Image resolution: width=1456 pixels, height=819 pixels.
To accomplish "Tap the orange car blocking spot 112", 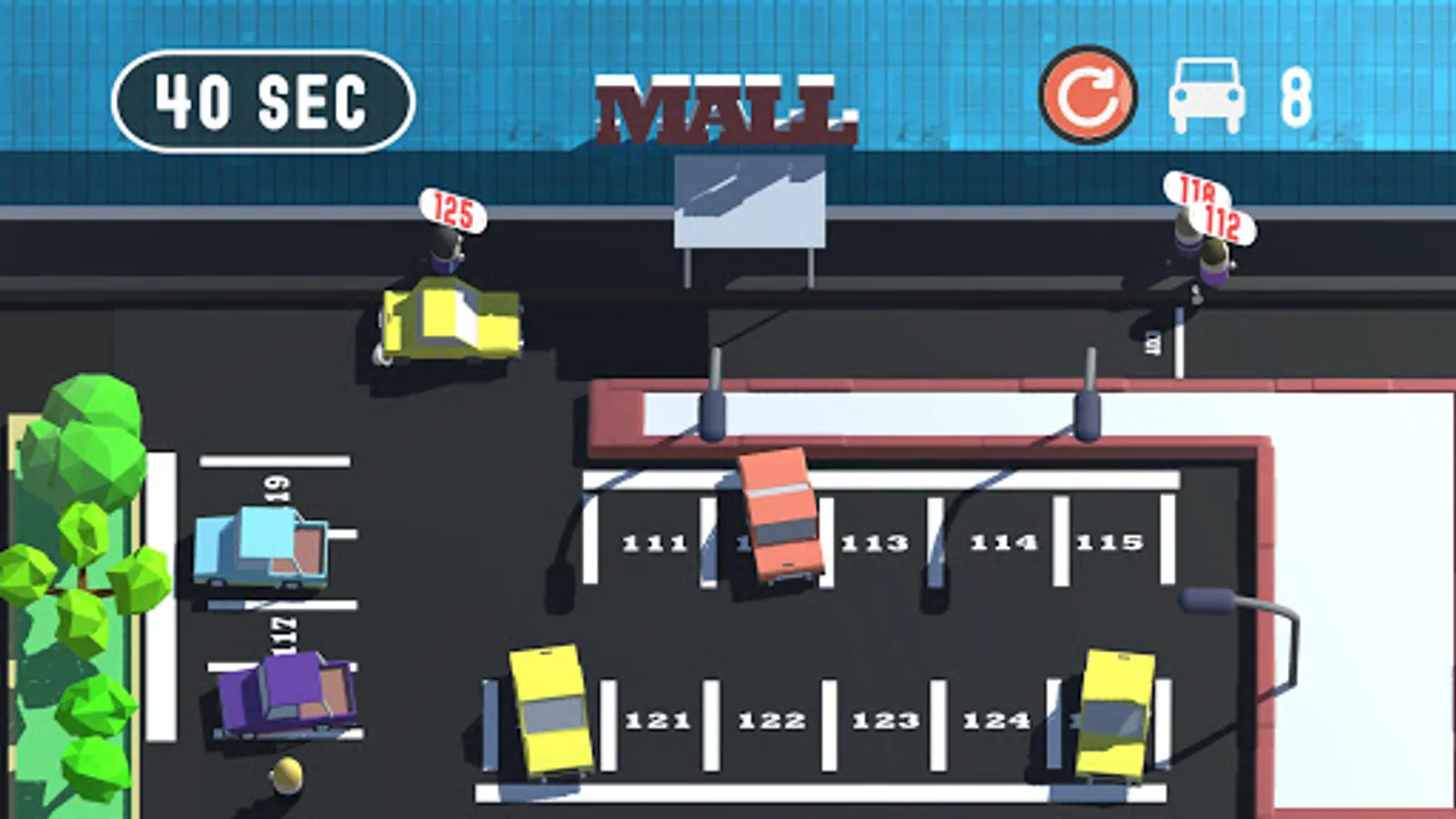I will (780, 514).
